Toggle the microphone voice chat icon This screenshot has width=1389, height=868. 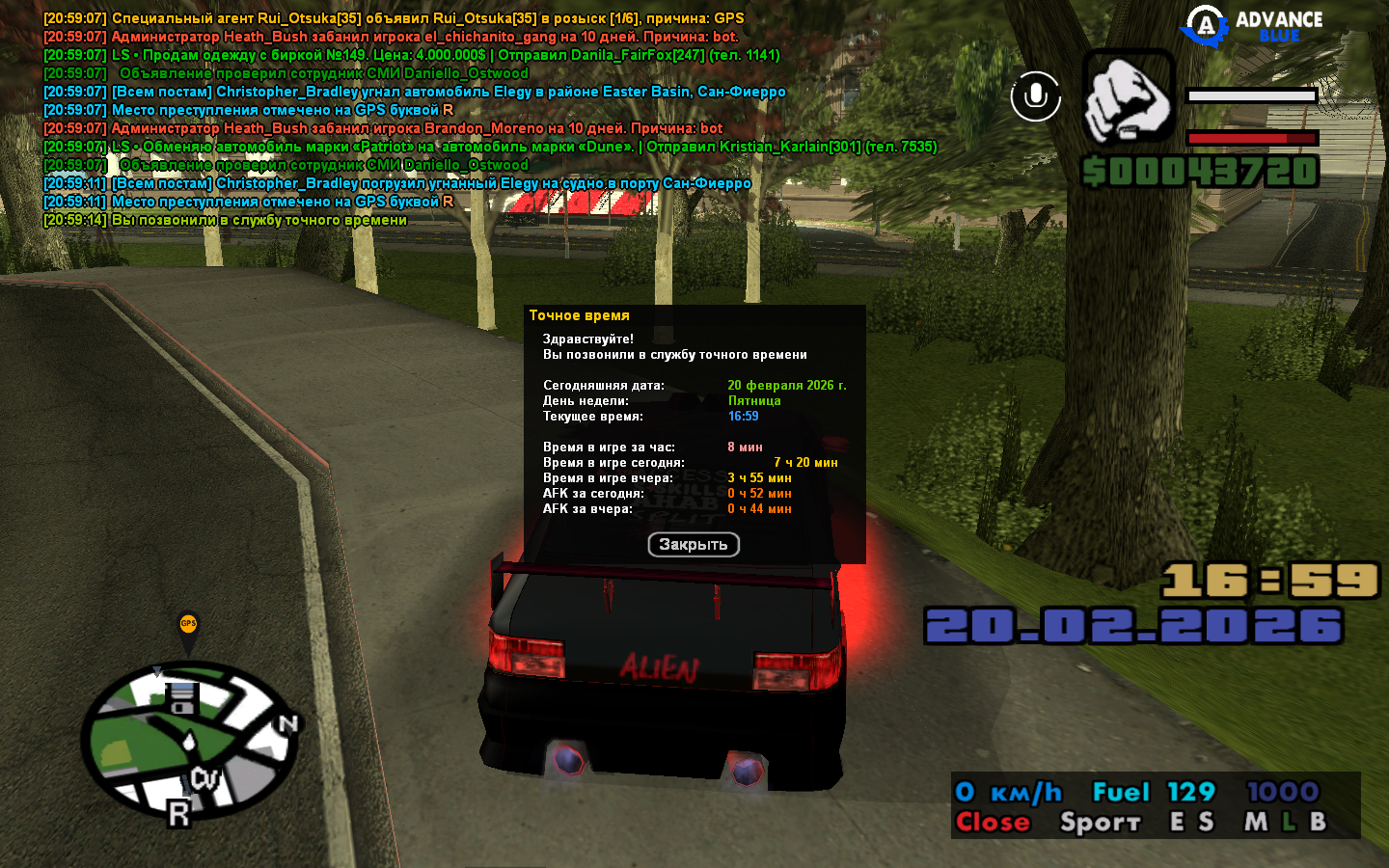point(1036,96)
